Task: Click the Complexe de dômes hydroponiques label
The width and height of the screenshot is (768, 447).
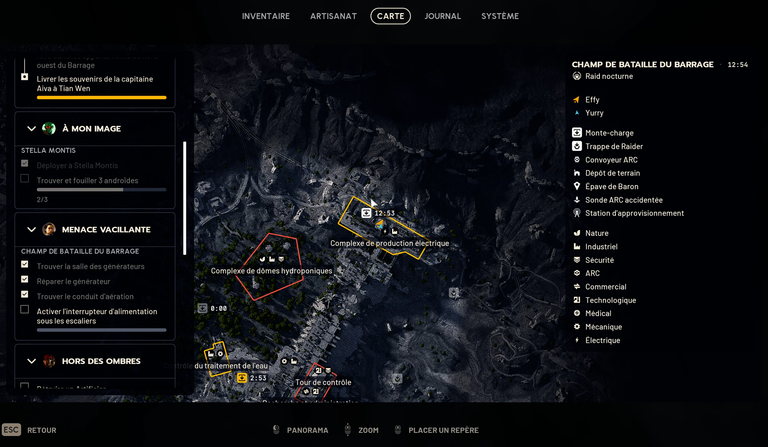Action: click(271, 271)
